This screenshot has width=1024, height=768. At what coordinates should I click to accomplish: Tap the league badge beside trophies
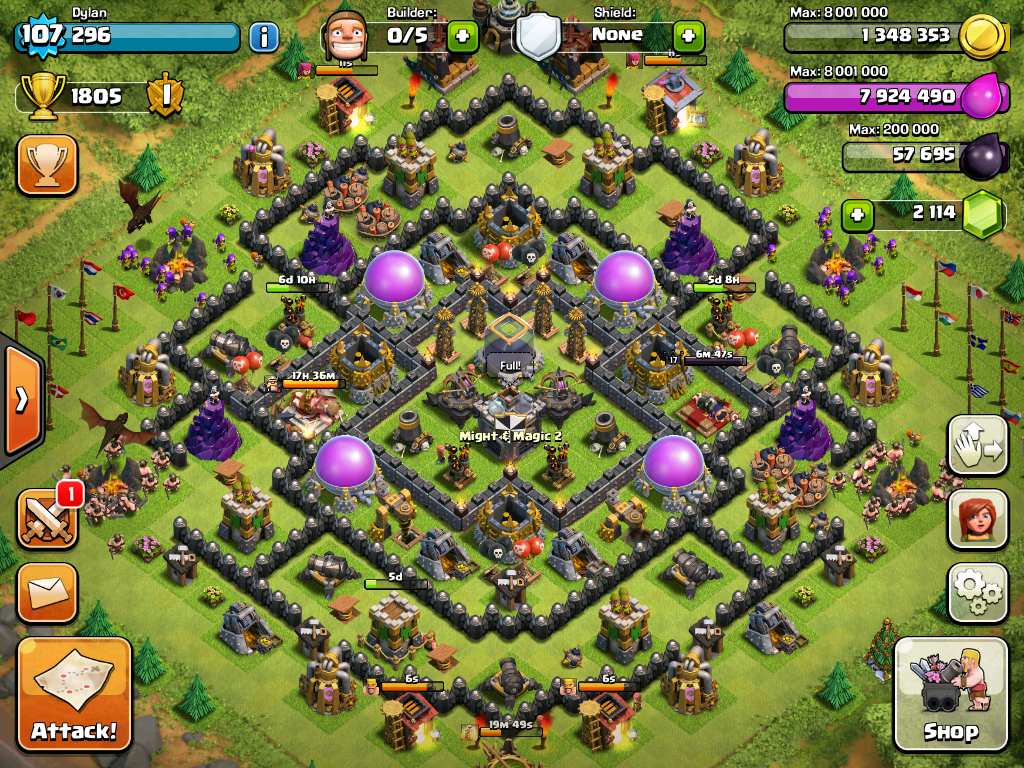(164, 96)
